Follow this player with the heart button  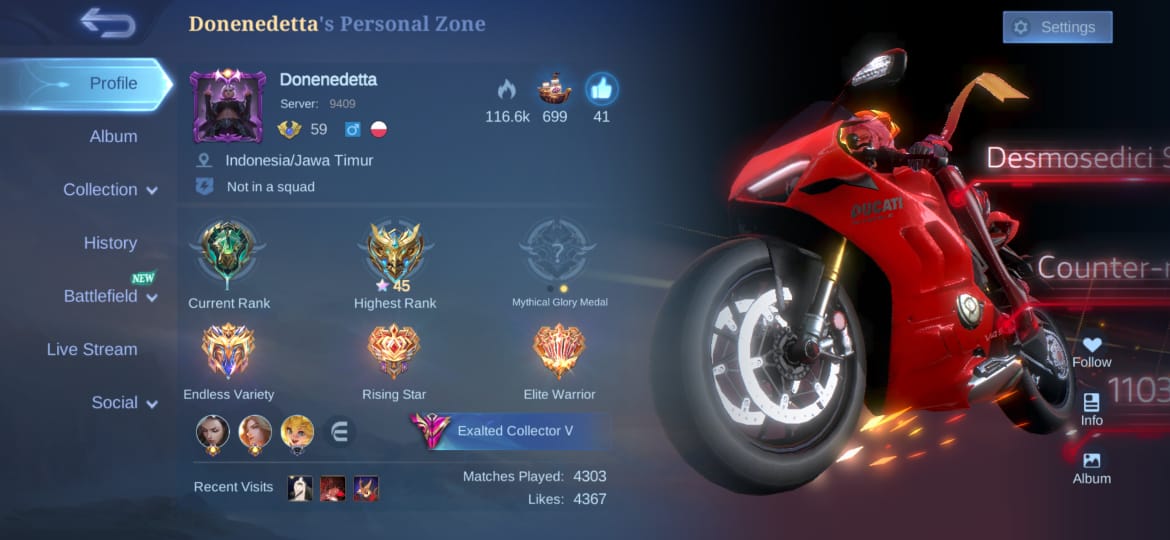(x=1091, y=351)
